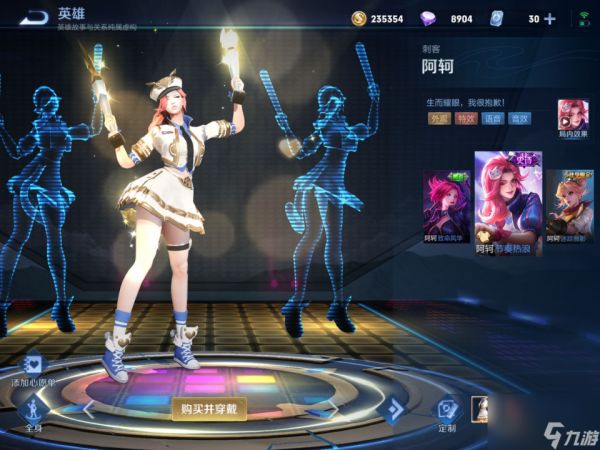Choose the 音效 sound effects tag

[519, 118]
